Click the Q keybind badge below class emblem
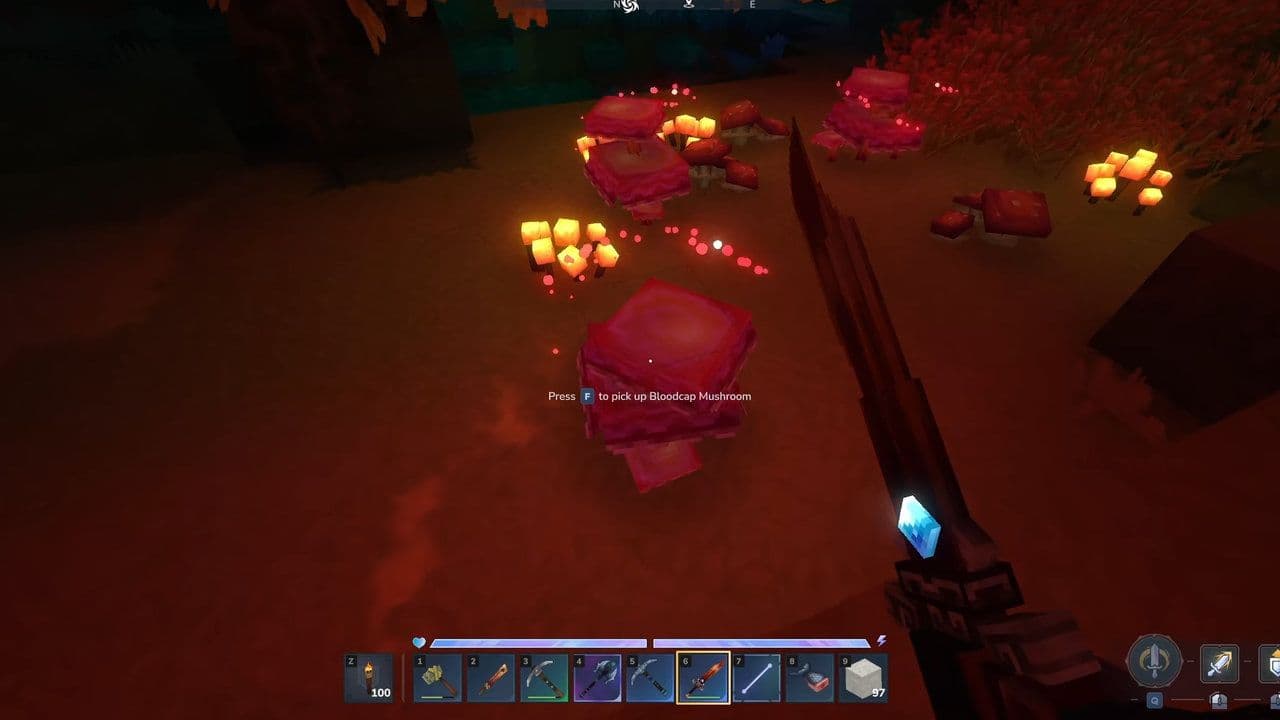The width and height of the screenshot is (1280, 720). tap(1155, 700)
